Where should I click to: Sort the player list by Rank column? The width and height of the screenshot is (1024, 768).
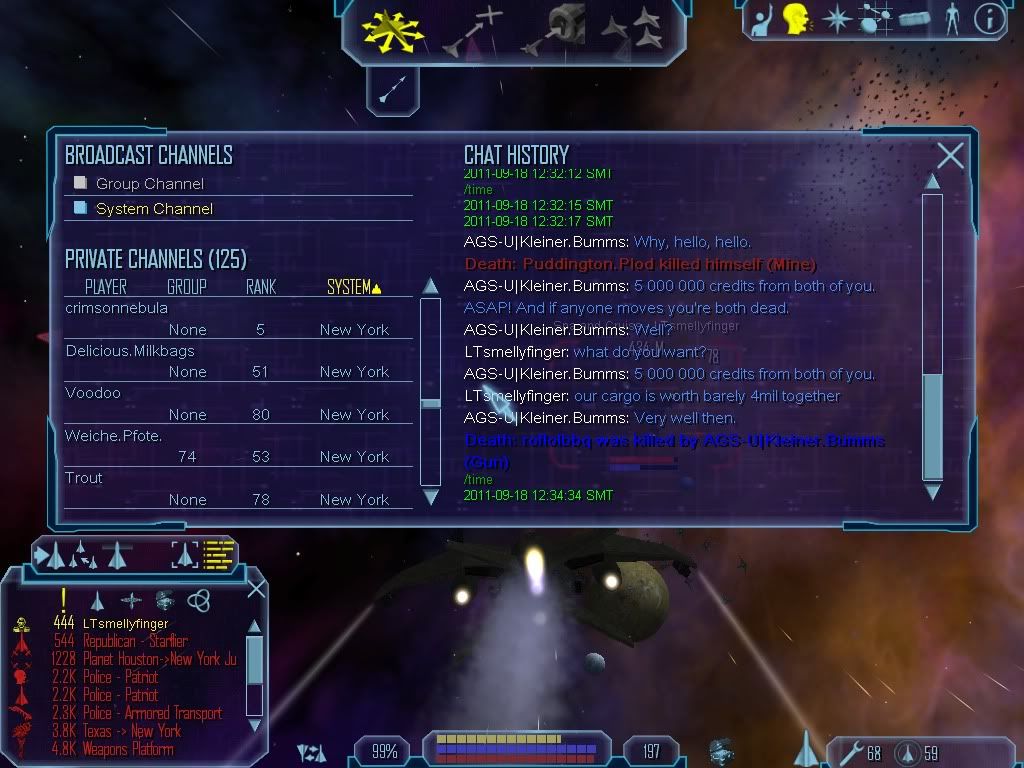point(261,288)
